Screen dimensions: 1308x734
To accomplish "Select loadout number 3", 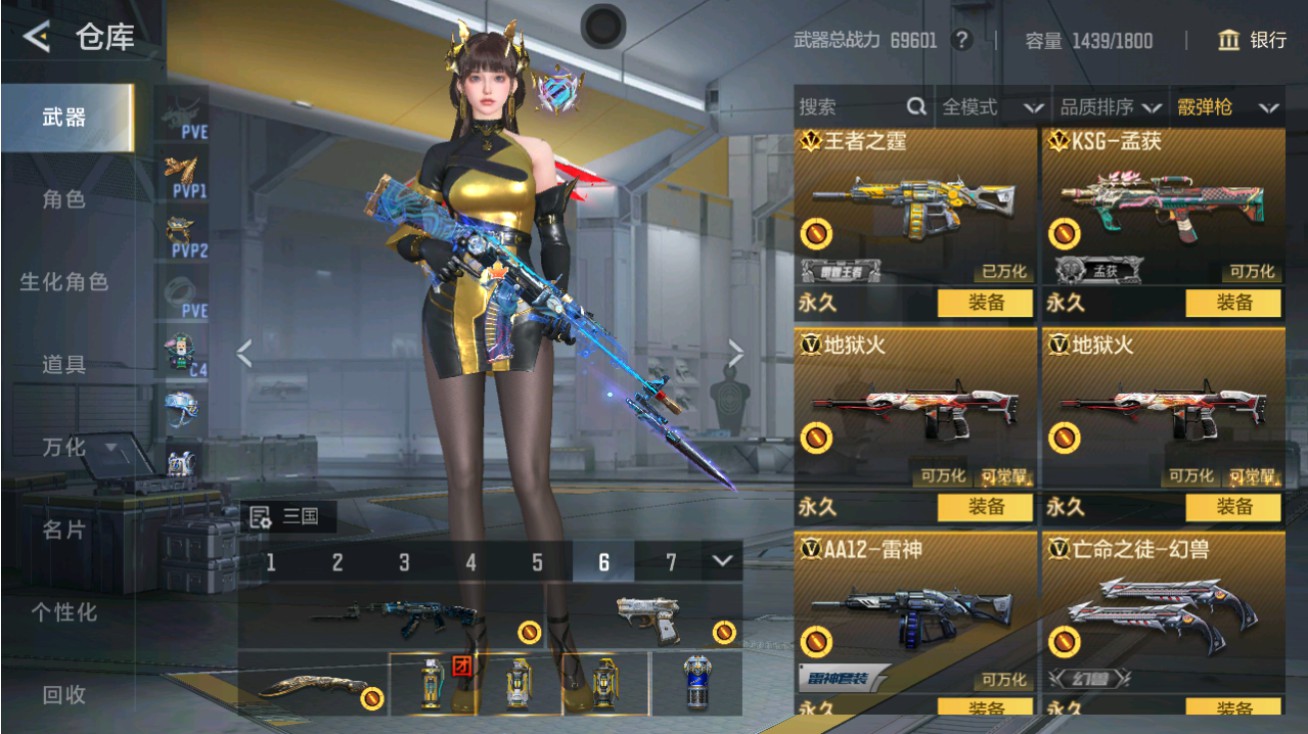I will point(404,563).
